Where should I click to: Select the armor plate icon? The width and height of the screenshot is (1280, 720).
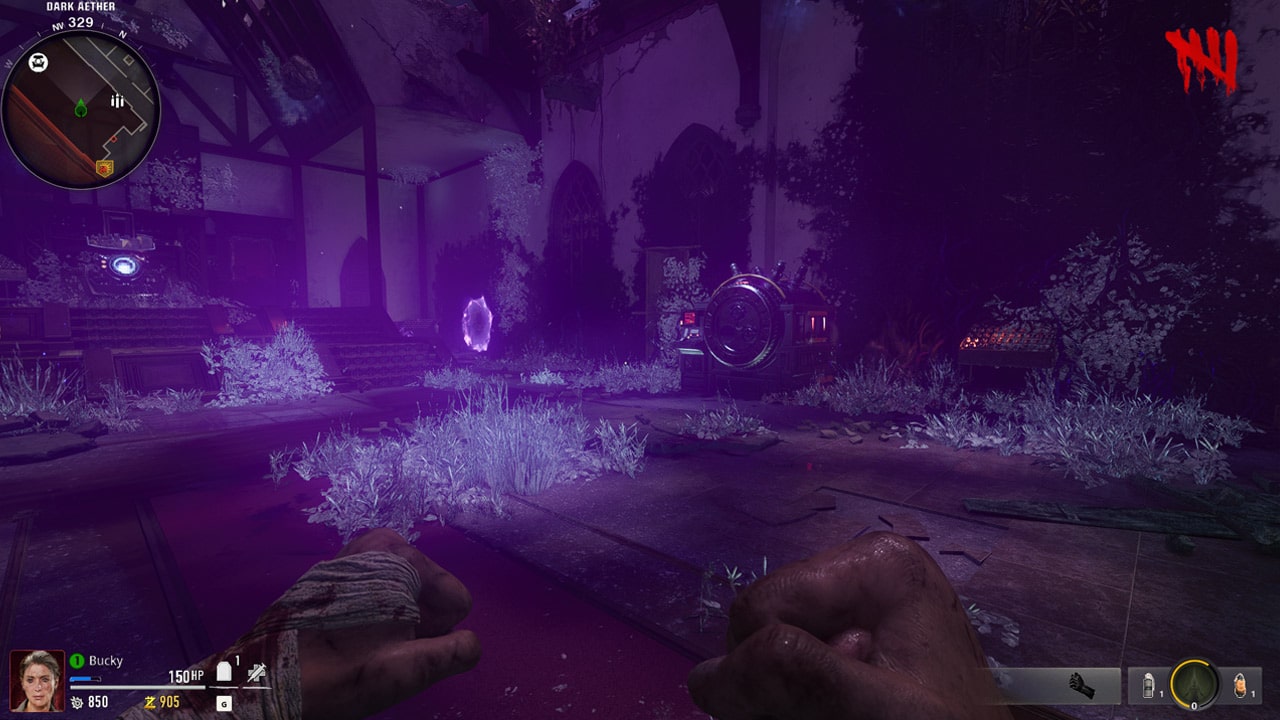[225, 672]
